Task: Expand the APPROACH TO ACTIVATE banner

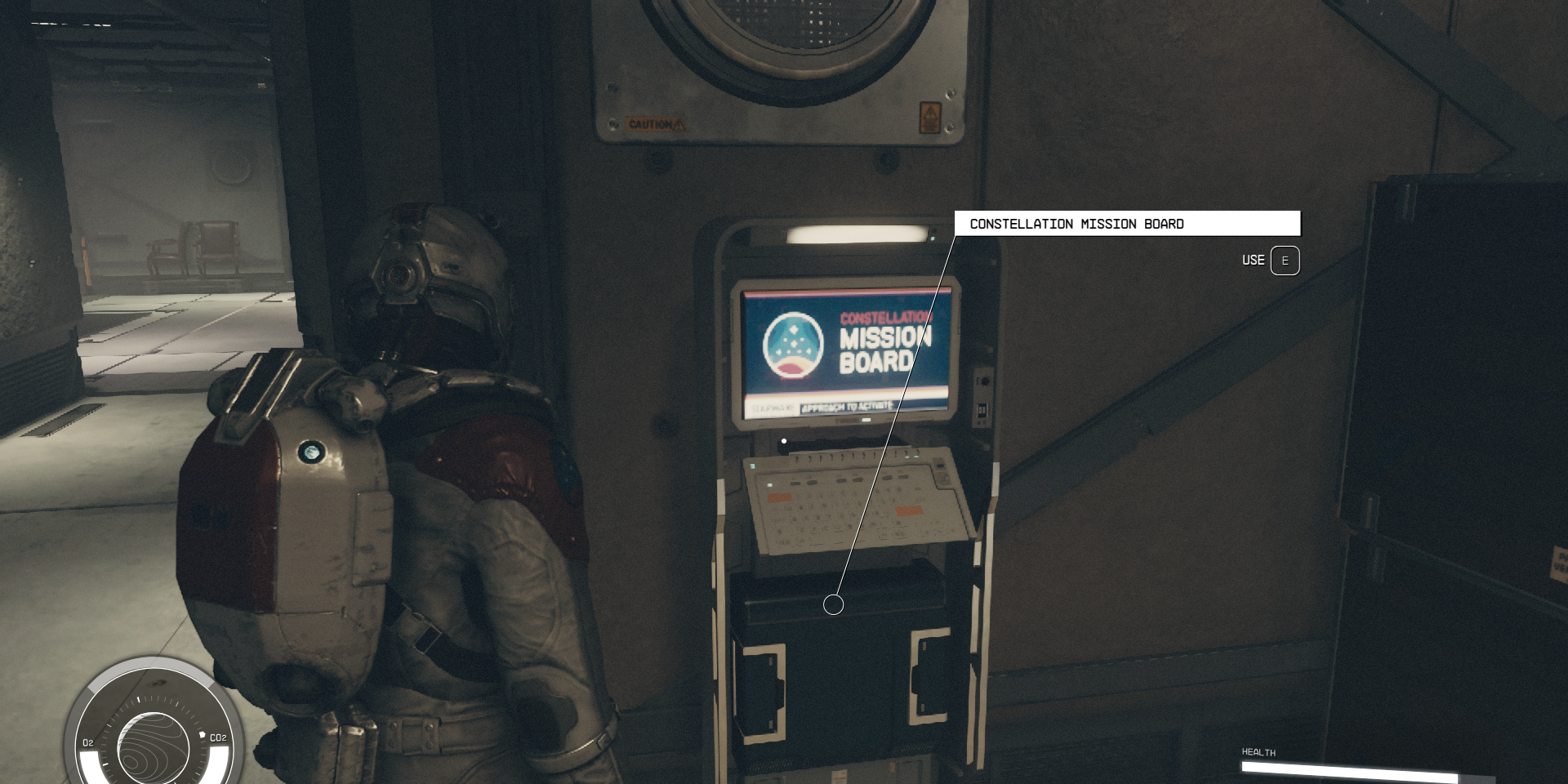Action: pyautogui.click(x=848, y=408)
